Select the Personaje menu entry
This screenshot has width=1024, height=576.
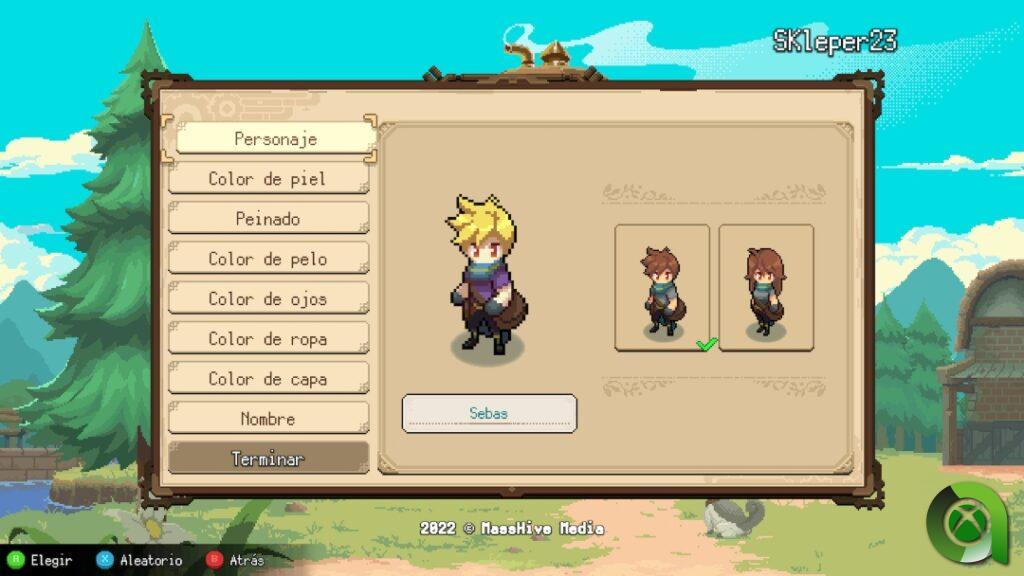tap(275, 139)
